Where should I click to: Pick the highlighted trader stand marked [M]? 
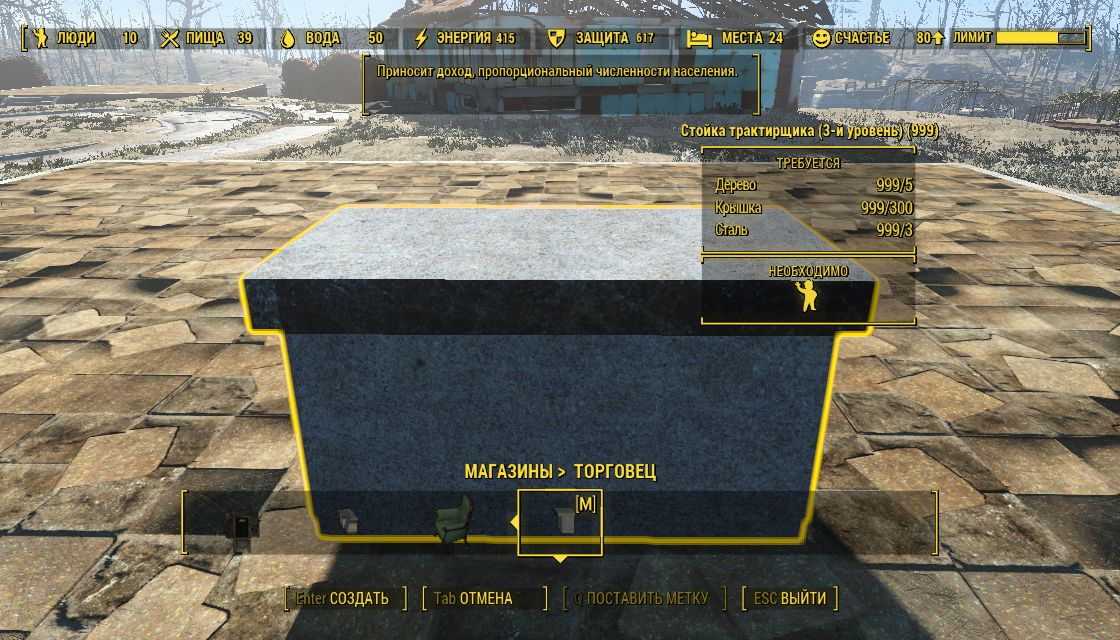click(560, 521)
